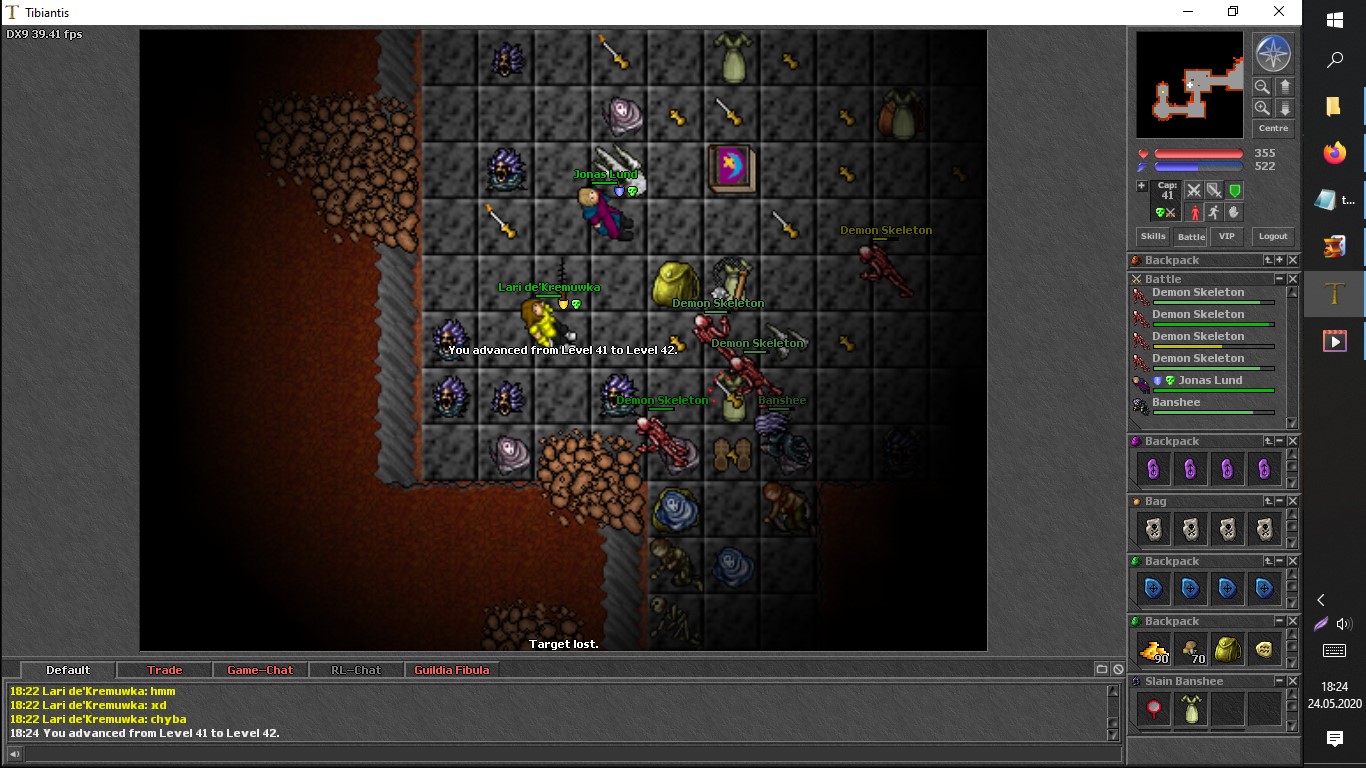This screenshot has width=1366, height=768.
Task: Centre the minimap
Action: (x=1273, y=129)
